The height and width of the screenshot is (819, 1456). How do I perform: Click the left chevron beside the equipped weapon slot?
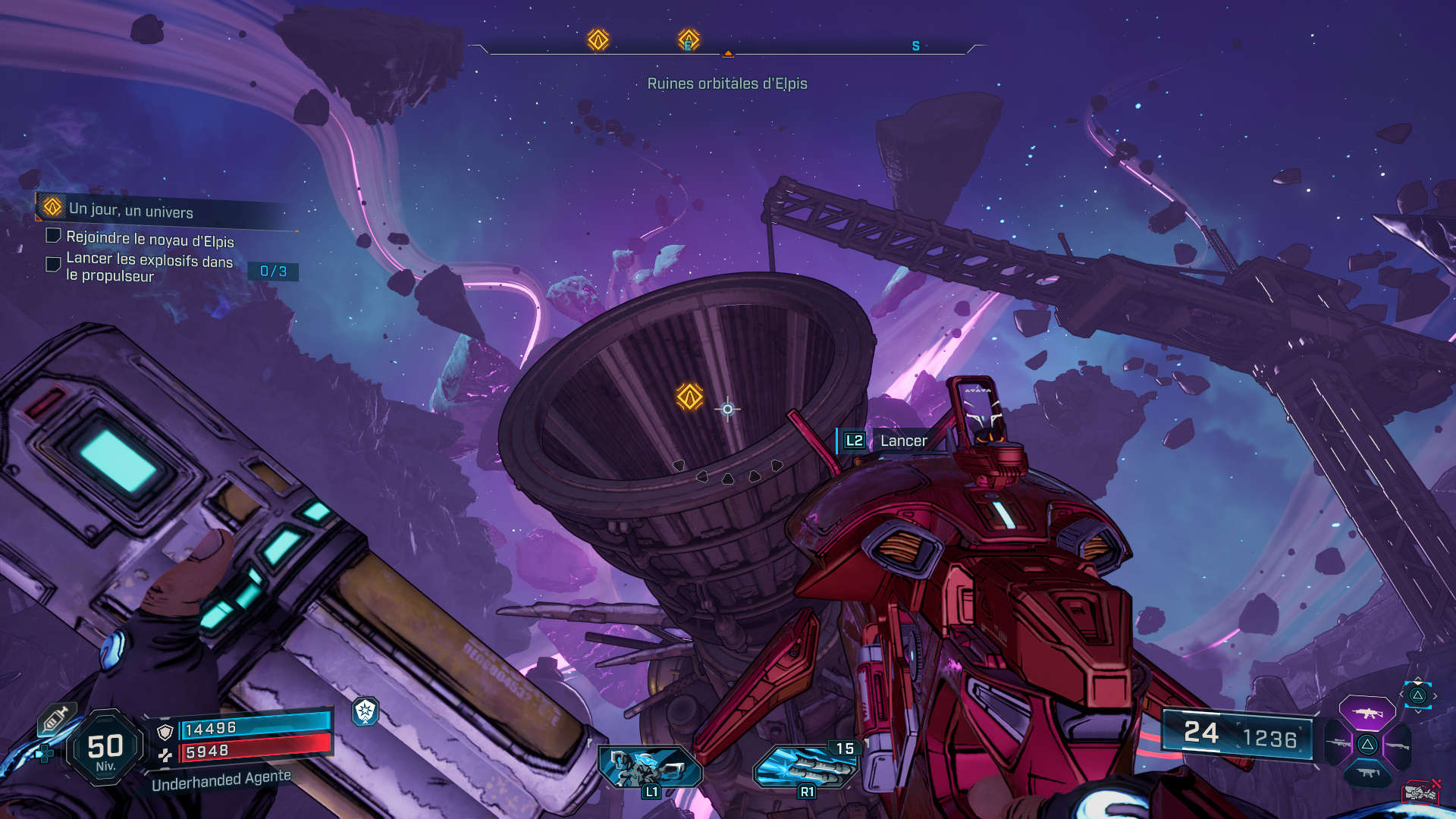click(1401, 694)
